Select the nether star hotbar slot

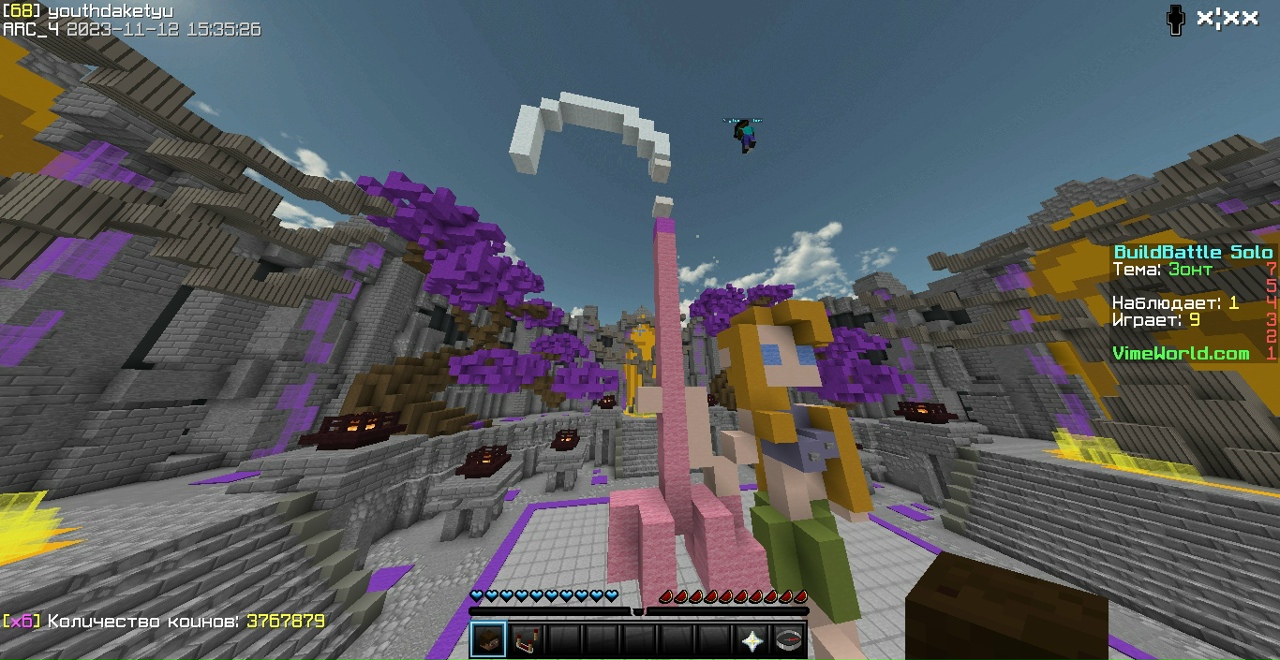pyautogui.click(x=752, y=640)
